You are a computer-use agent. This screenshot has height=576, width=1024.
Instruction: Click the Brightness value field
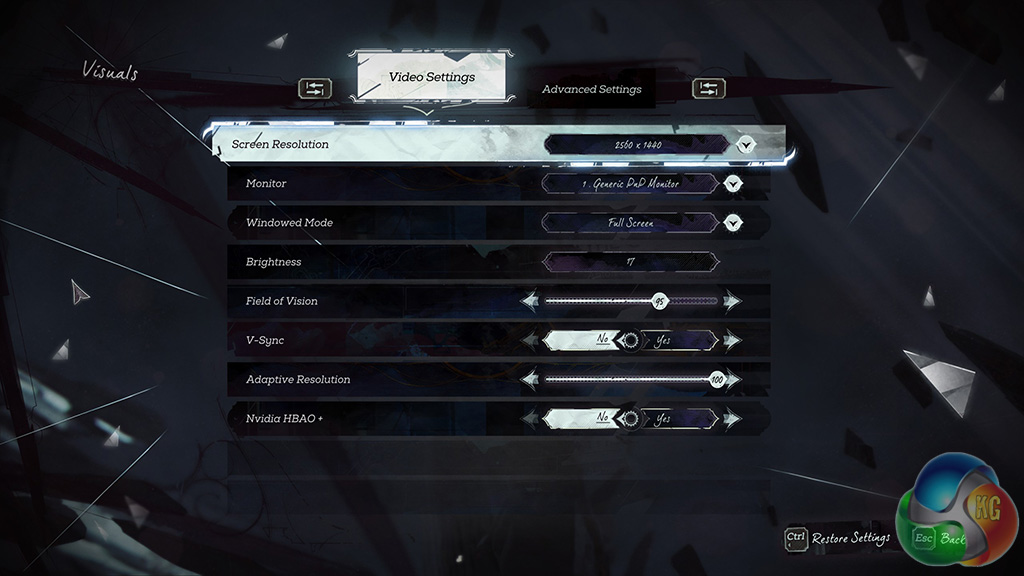(630, 262)
